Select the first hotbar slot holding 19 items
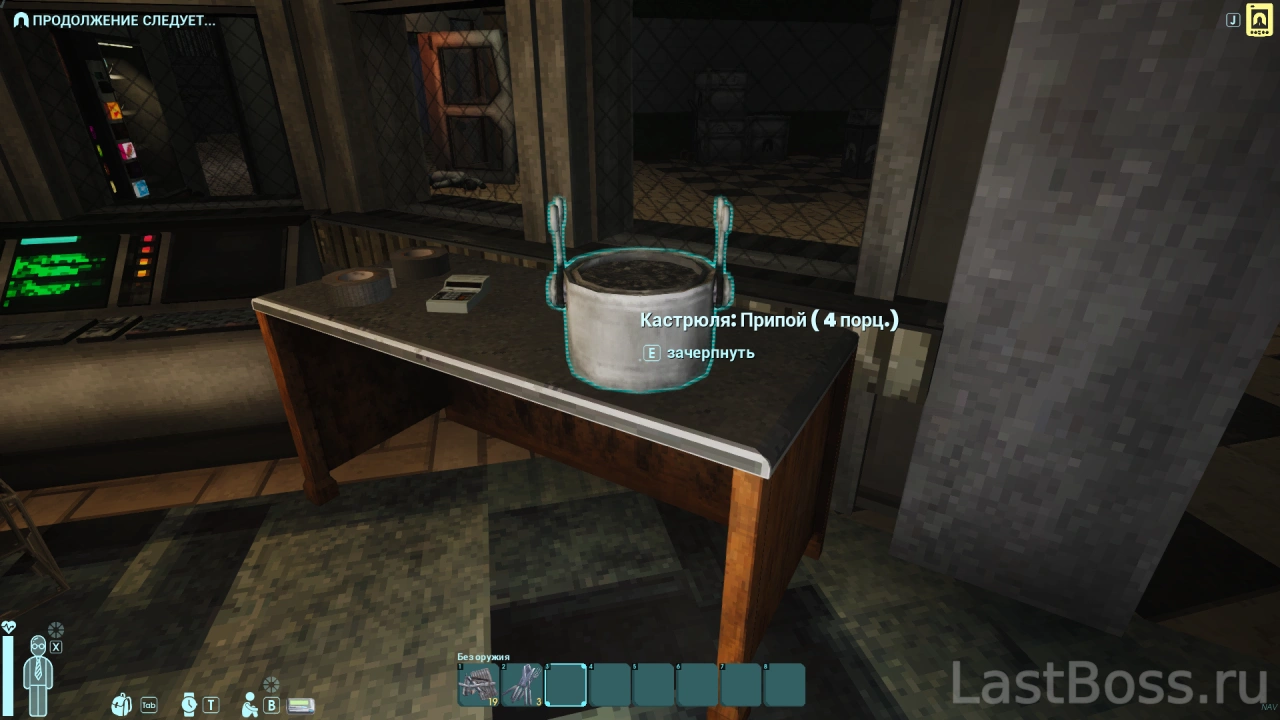The width and height of the screenshot is (1280, 720). [478, 685]
